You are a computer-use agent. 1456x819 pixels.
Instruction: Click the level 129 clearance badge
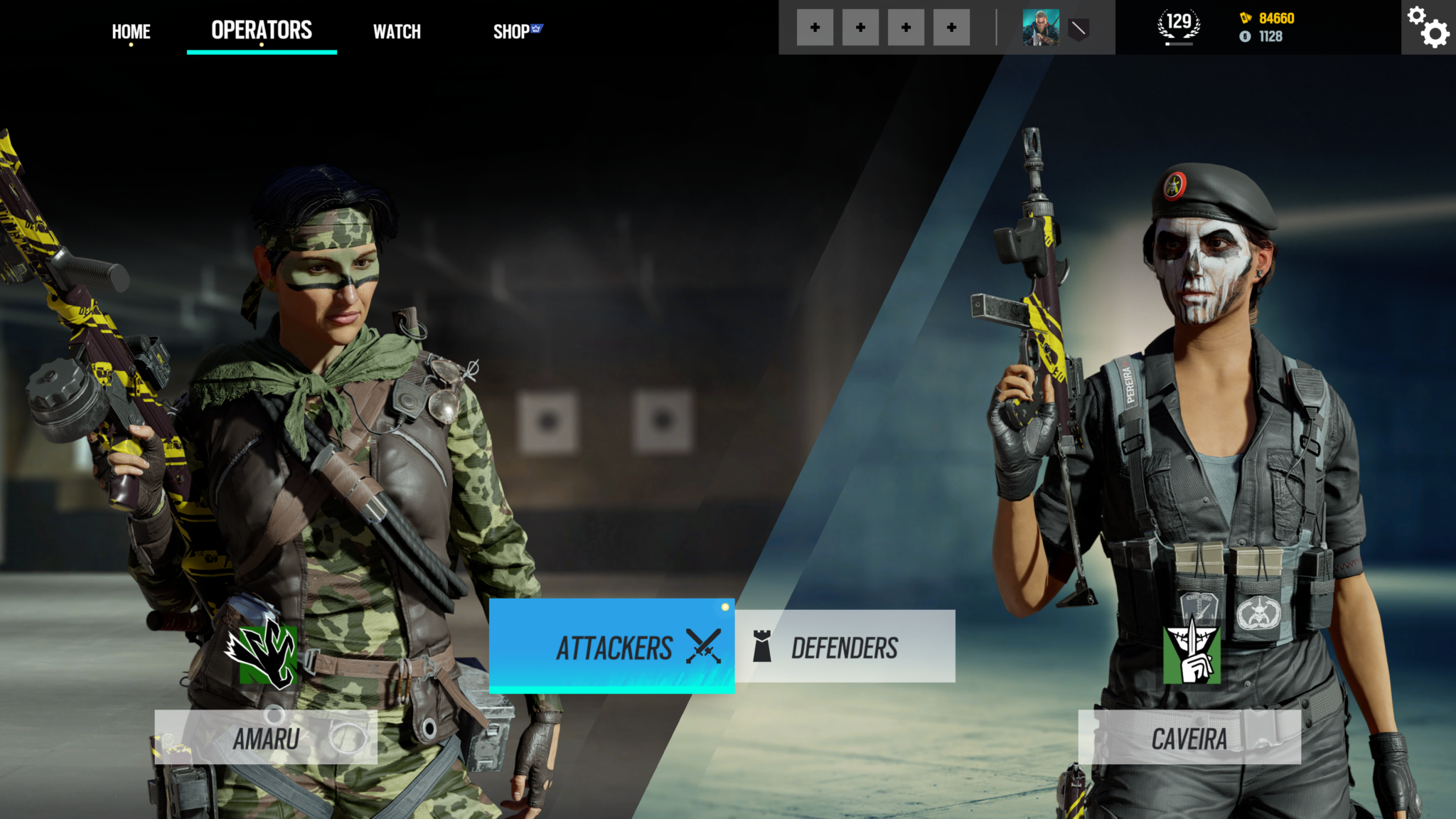(1179, 26)
